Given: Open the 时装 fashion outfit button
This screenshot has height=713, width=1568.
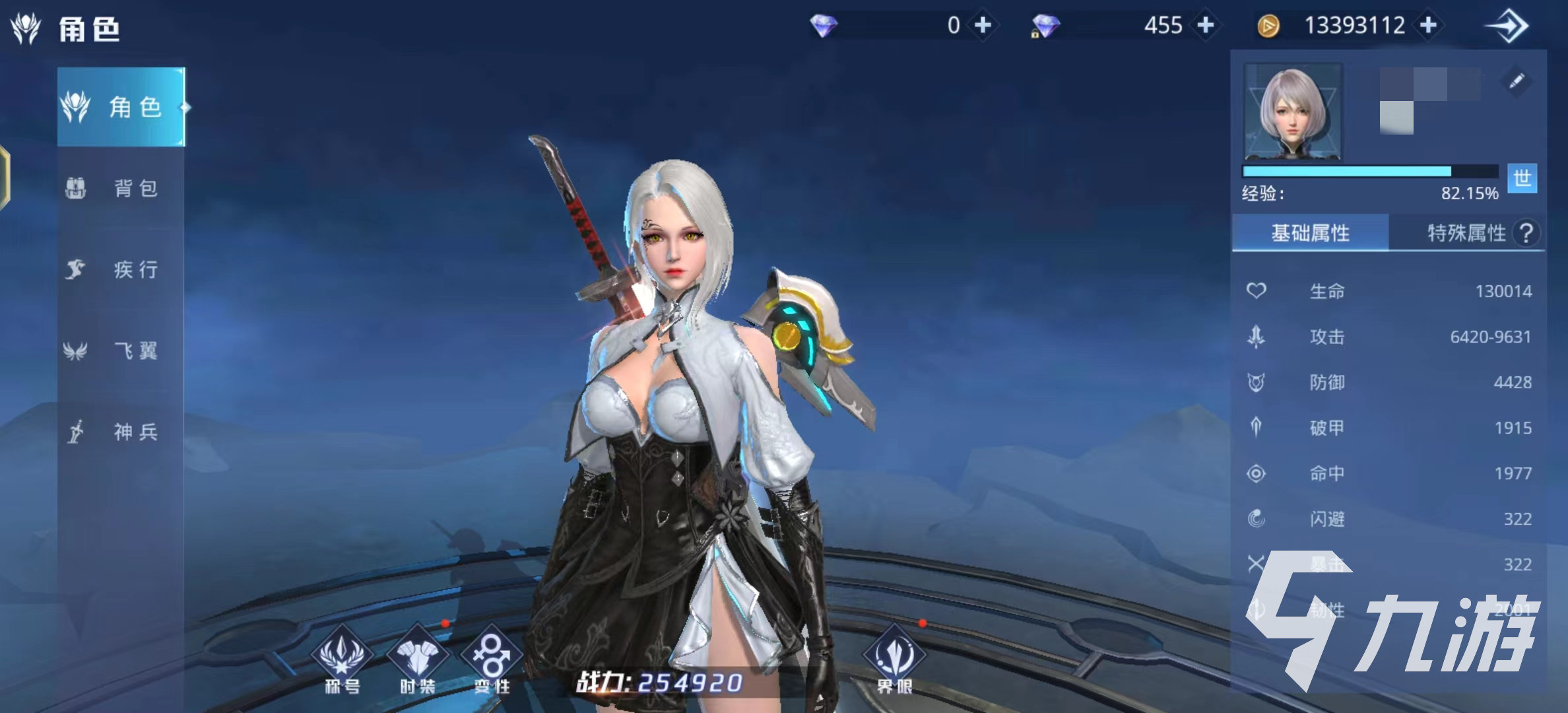Looking at the screenshot, I should click(417, 660).
